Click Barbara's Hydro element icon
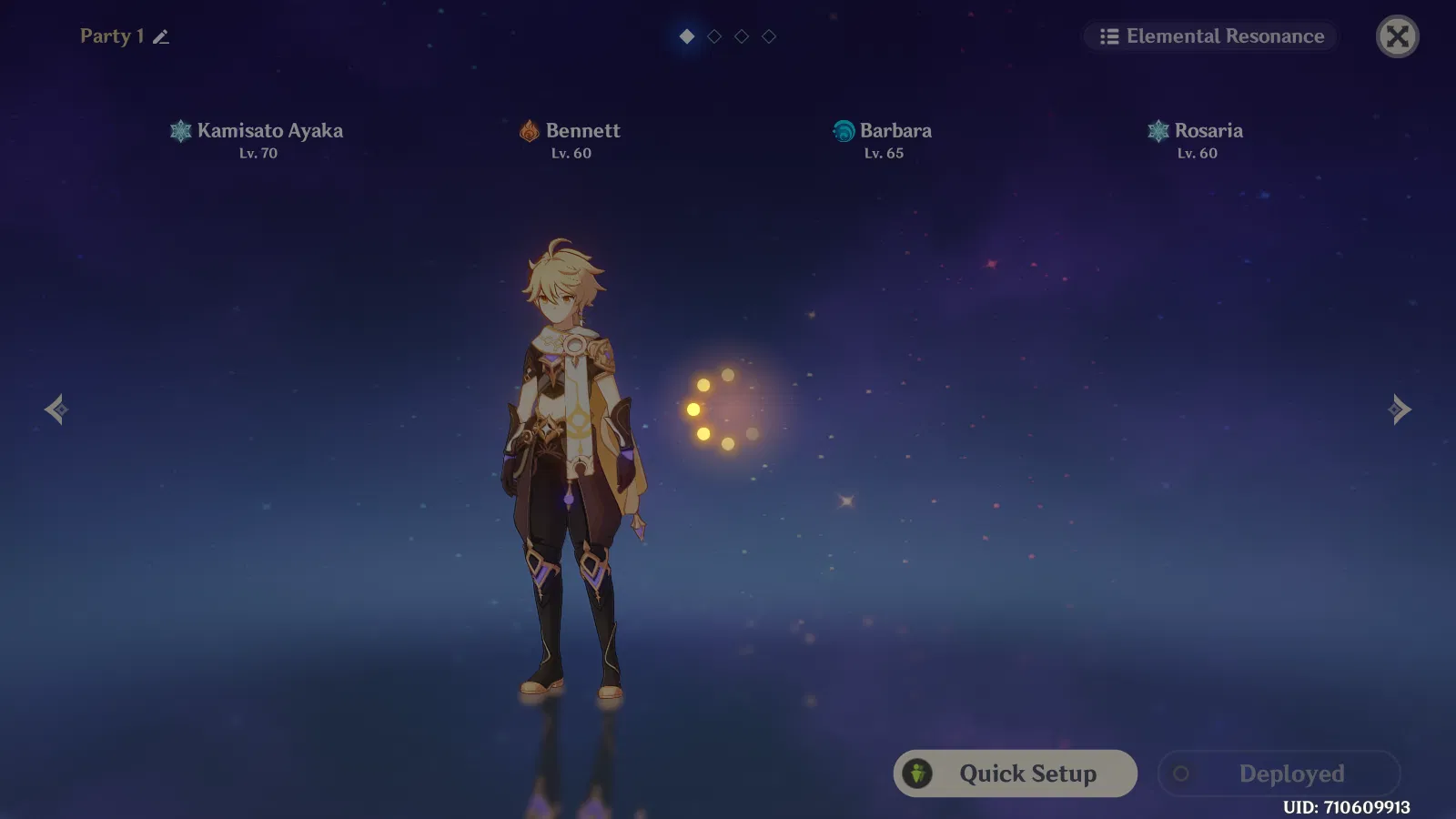This screenshot has width=1456, height=819. (842, 131)
